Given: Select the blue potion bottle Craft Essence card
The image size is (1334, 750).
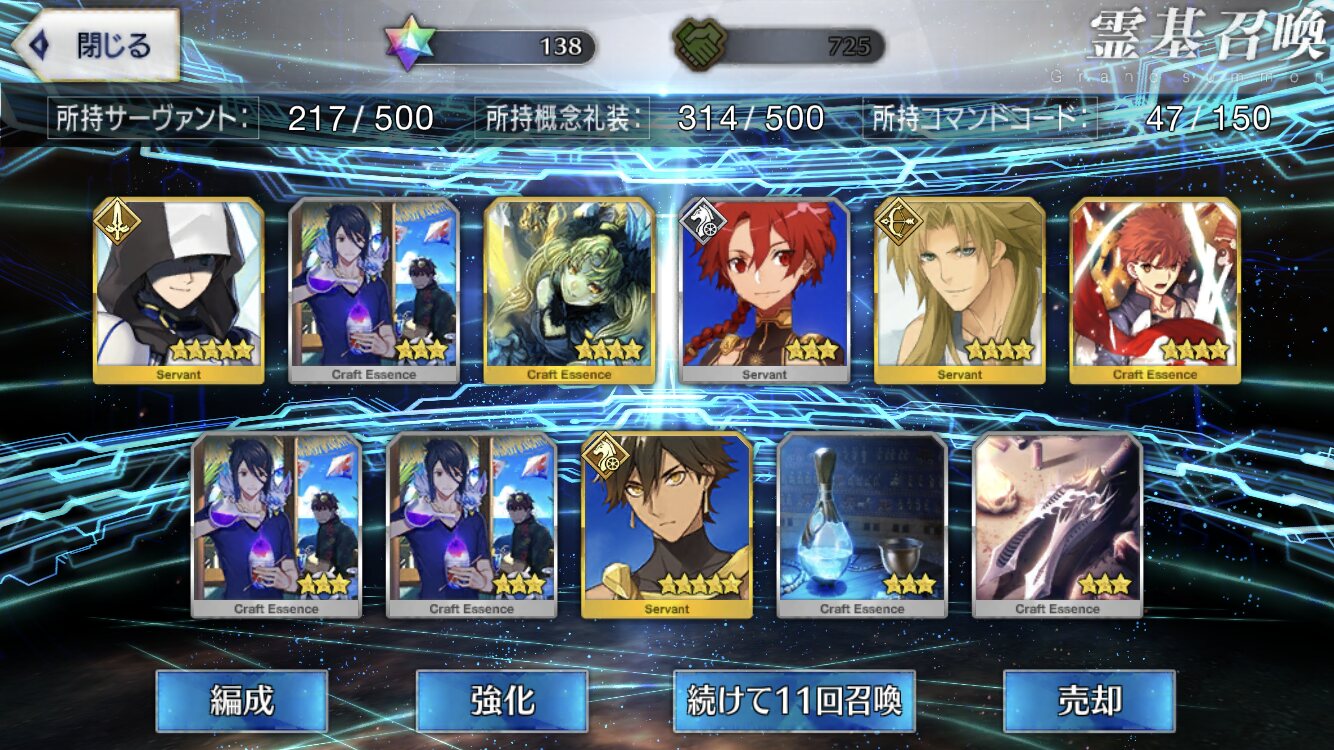Looking at the screenshot, I should [862, 525].
